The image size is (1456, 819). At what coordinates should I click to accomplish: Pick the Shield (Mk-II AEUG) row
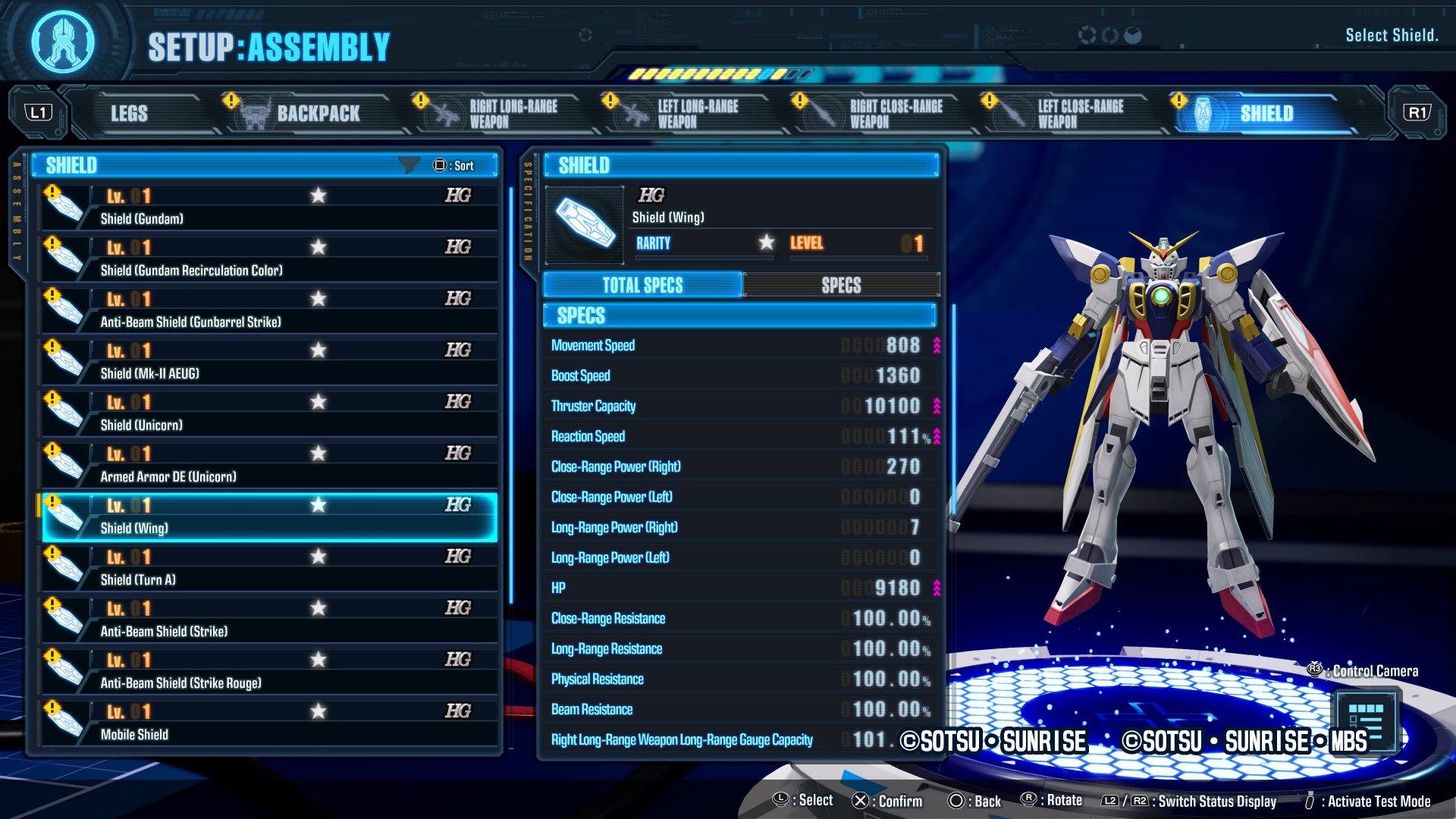(x=269, y=362)
